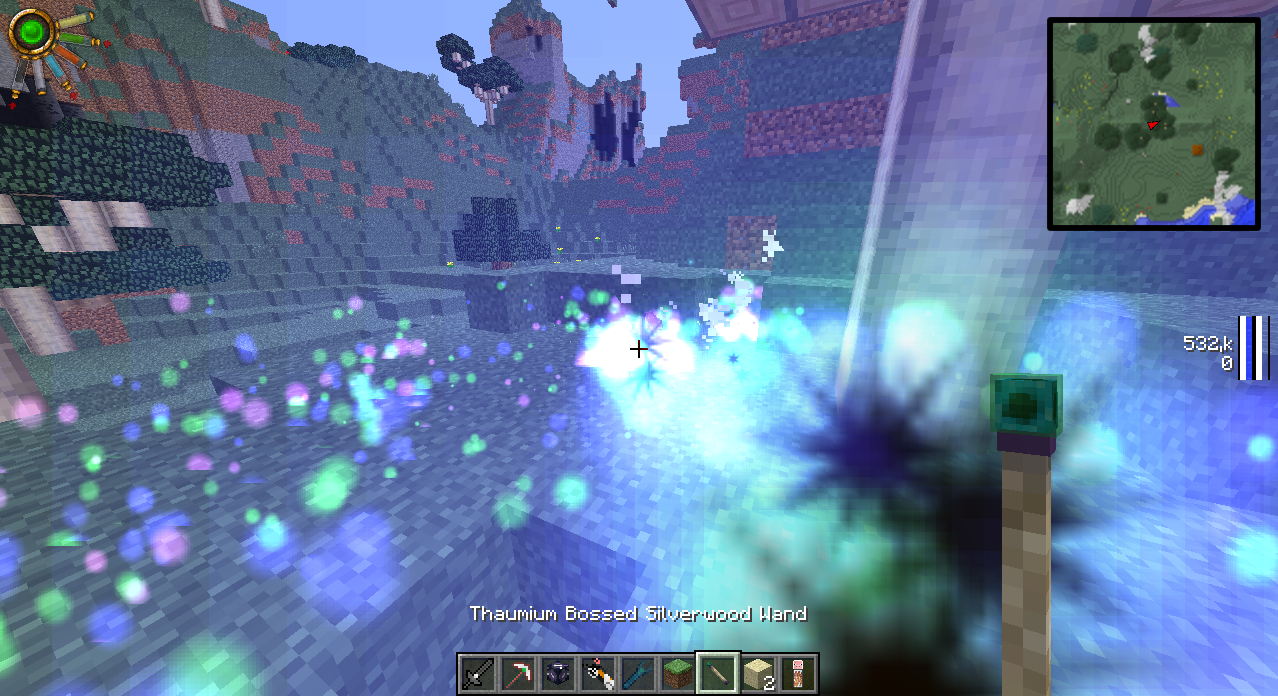Select the pickaxe hotbar slot
The height and width of the screenshot is (696, 1278).
pos(518,674)
